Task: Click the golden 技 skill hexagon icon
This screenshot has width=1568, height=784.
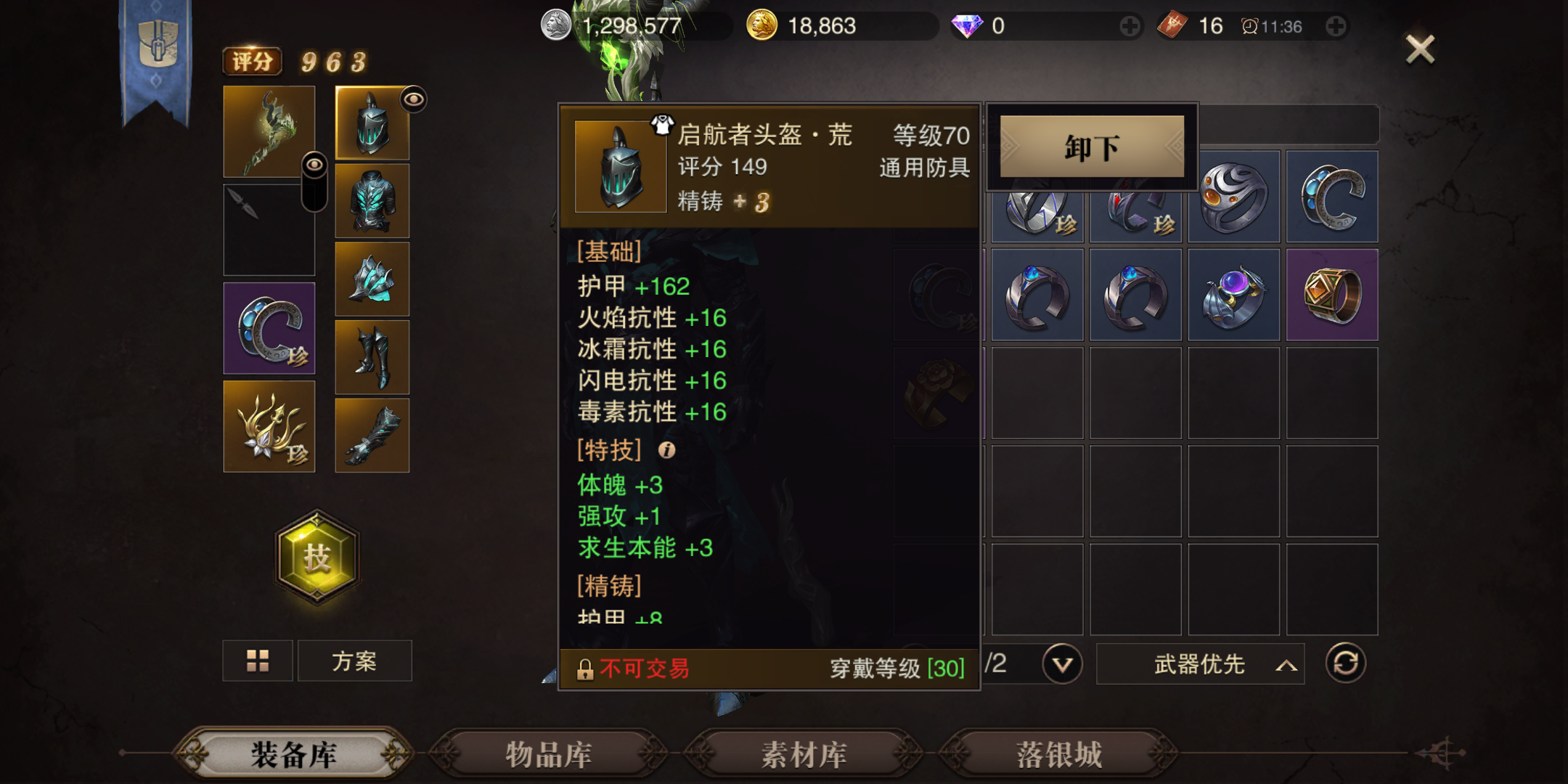Action: 317,555
